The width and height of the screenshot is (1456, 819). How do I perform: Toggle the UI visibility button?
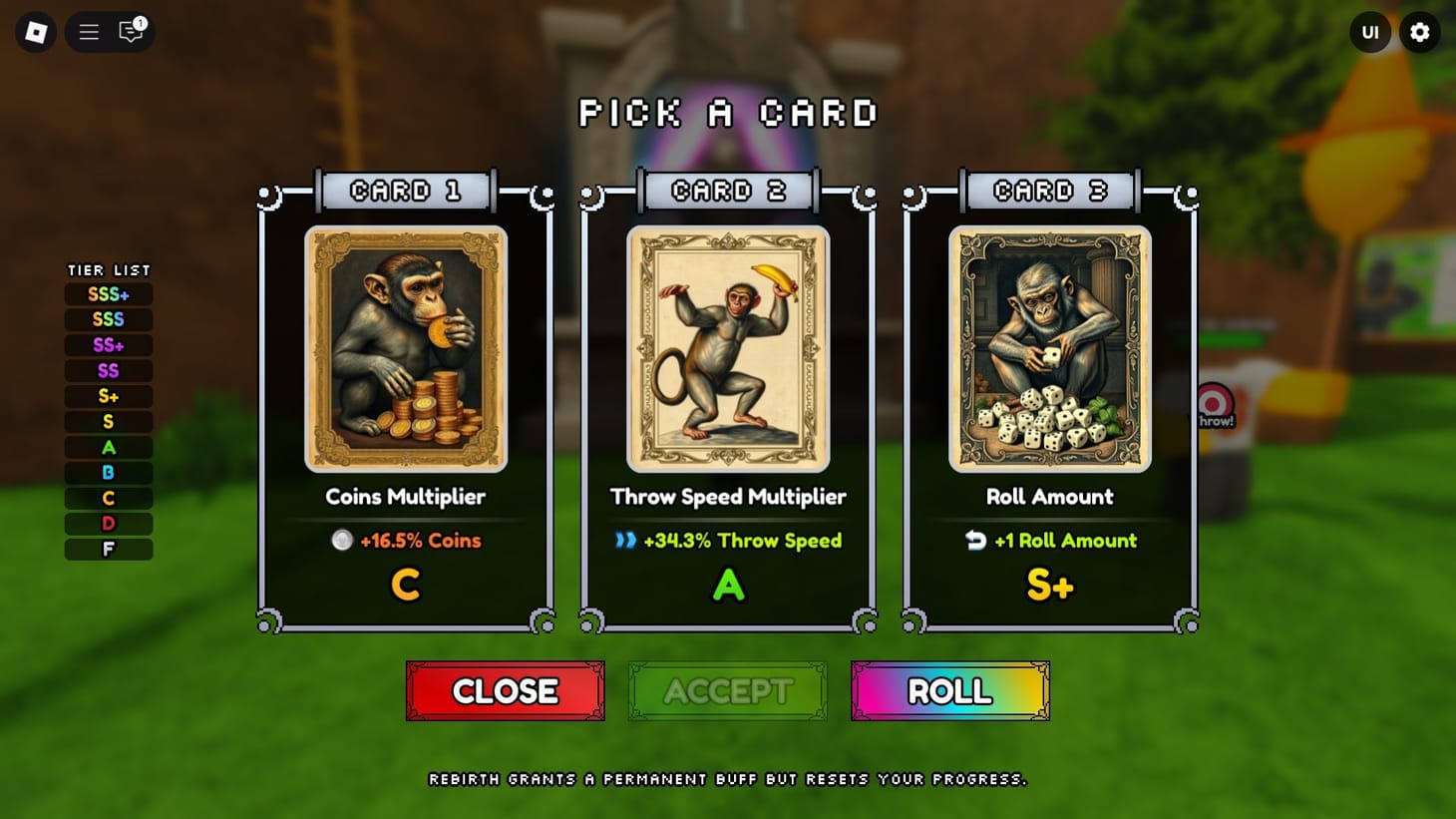[x=1370, y=31]
